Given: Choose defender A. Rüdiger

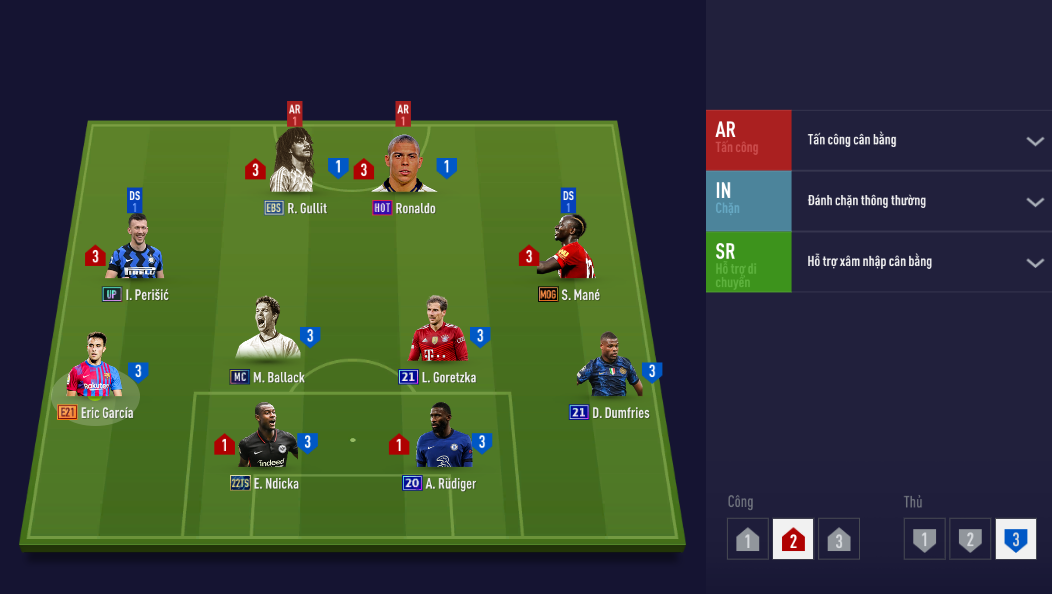Looking at the screenshot, I should coord(443,437).
